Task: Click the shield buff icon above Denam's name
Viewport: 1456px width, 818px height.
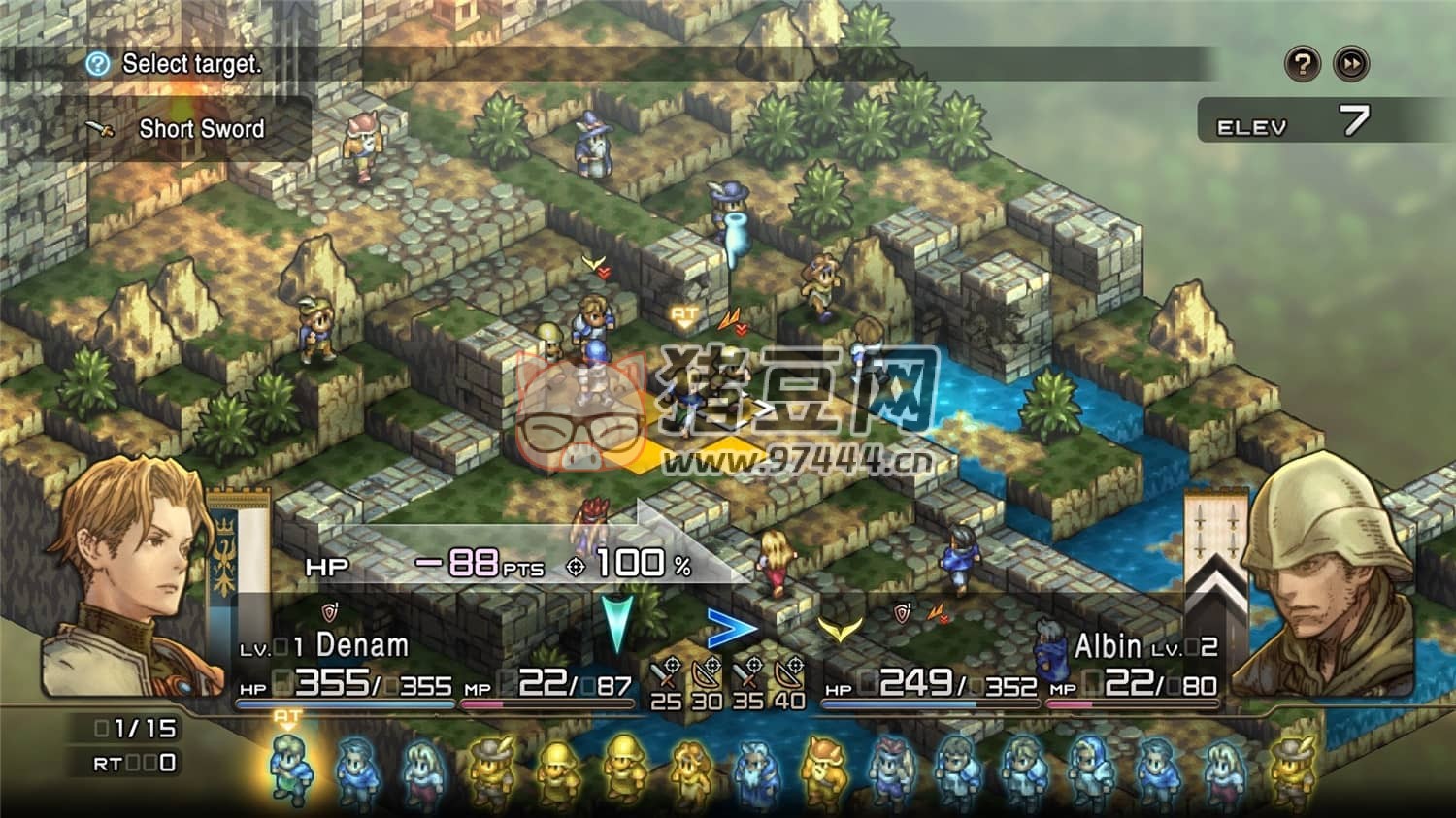Action: coord(330,613)
